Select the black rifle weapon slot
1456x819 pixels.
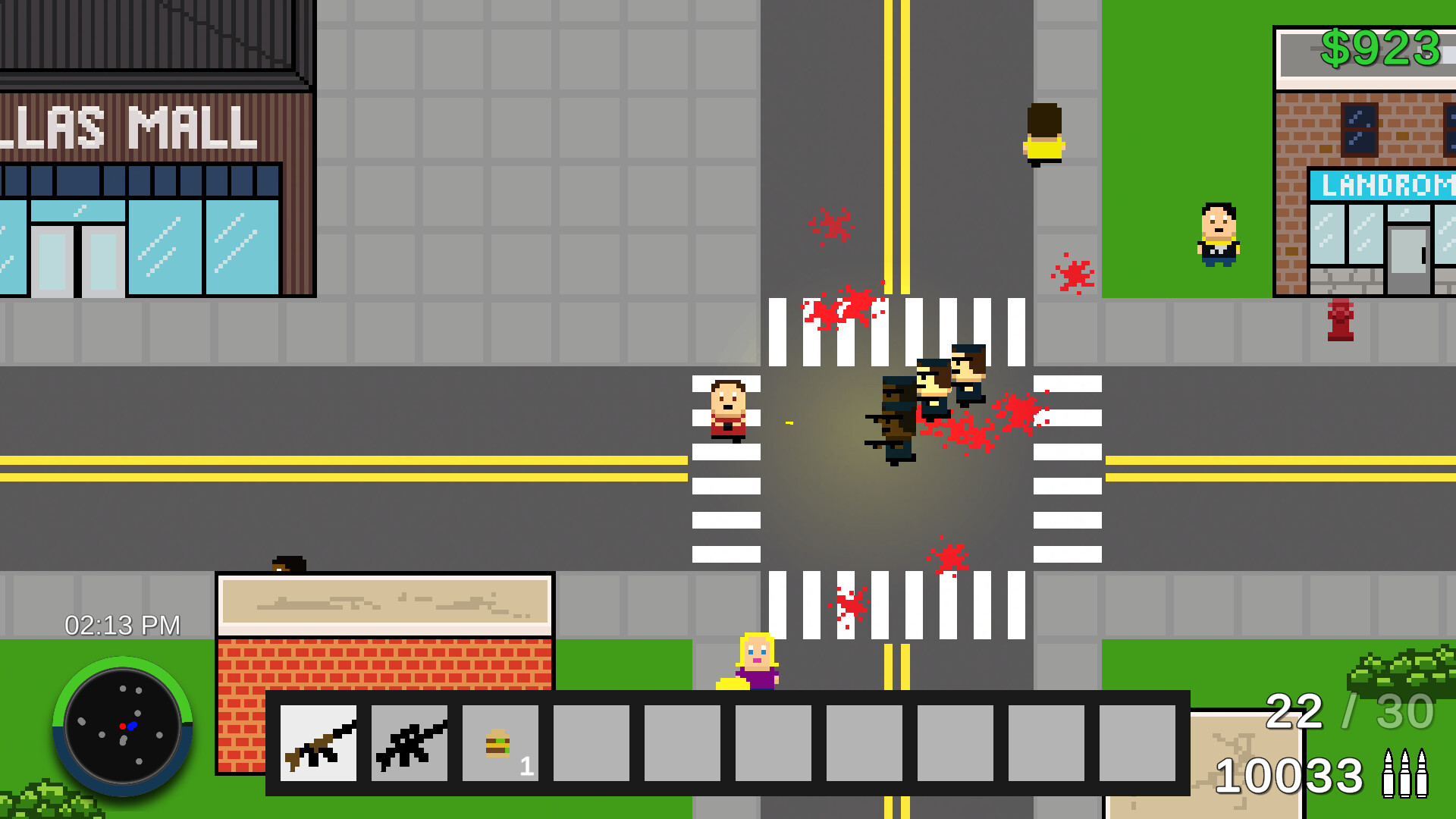409,744
